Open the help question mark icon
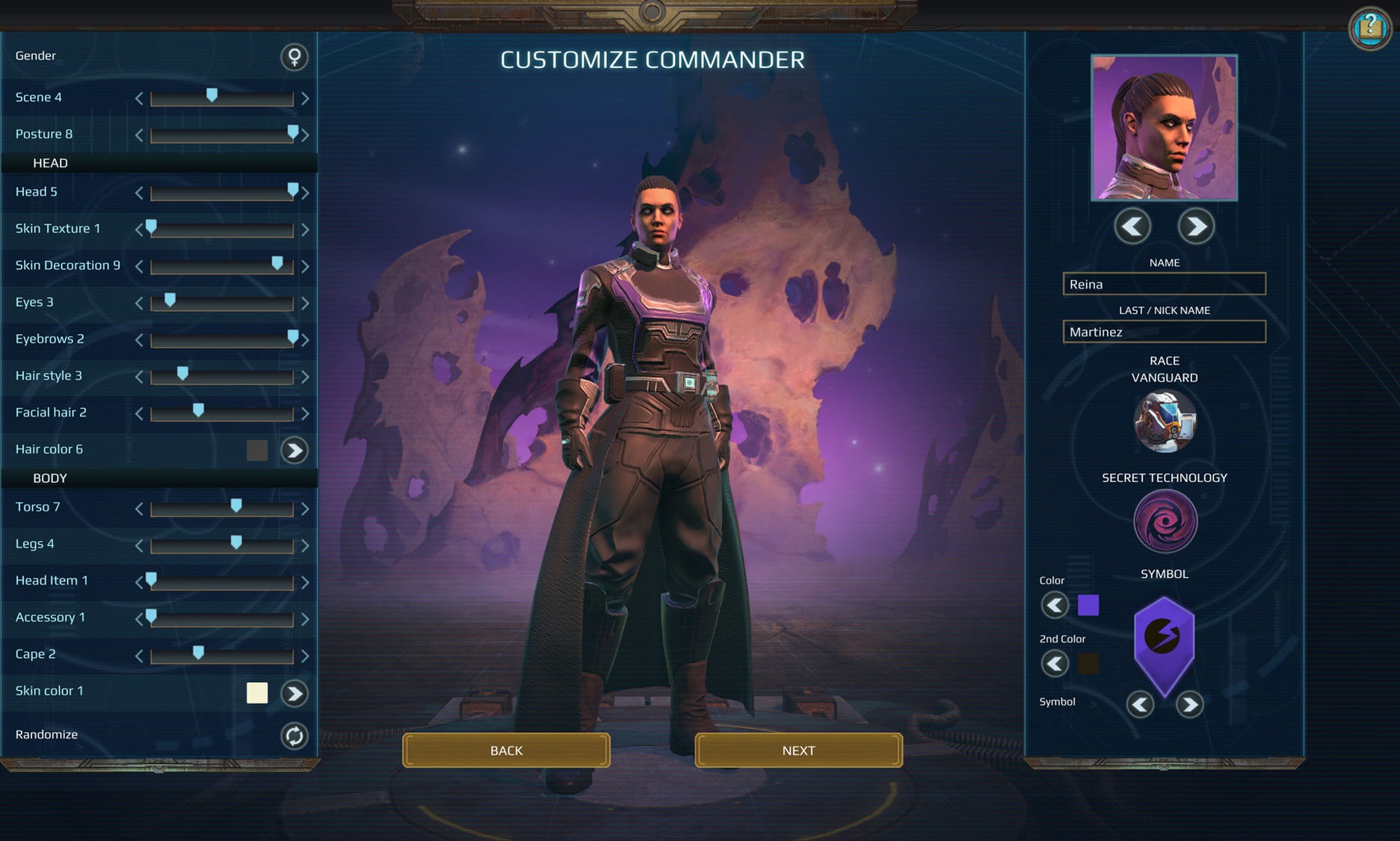This screenshot has height=841, width=1400. coord(1369,28)
